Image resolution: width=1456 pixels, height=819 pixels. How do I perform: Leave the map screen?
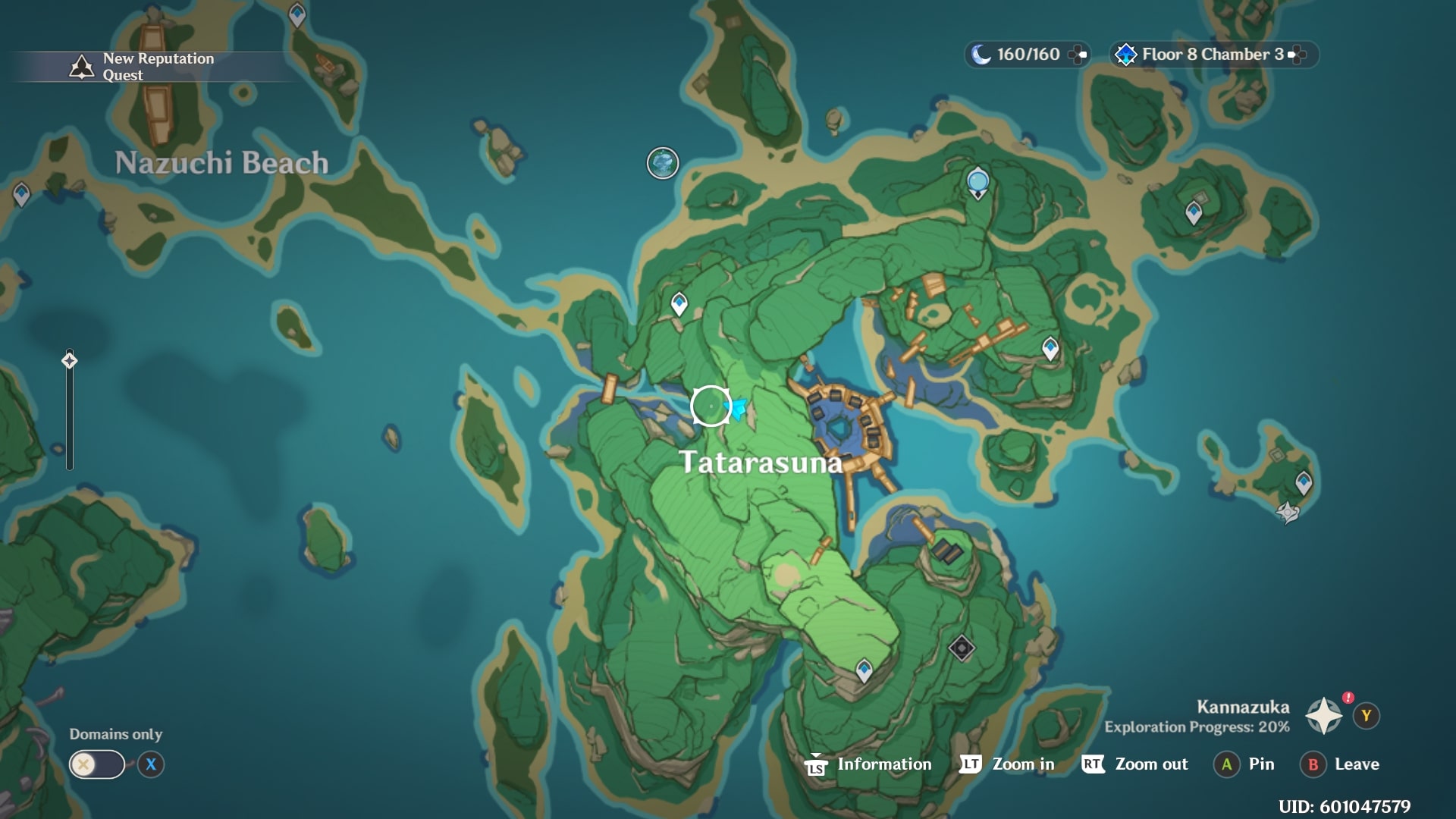click(1340, 764)
